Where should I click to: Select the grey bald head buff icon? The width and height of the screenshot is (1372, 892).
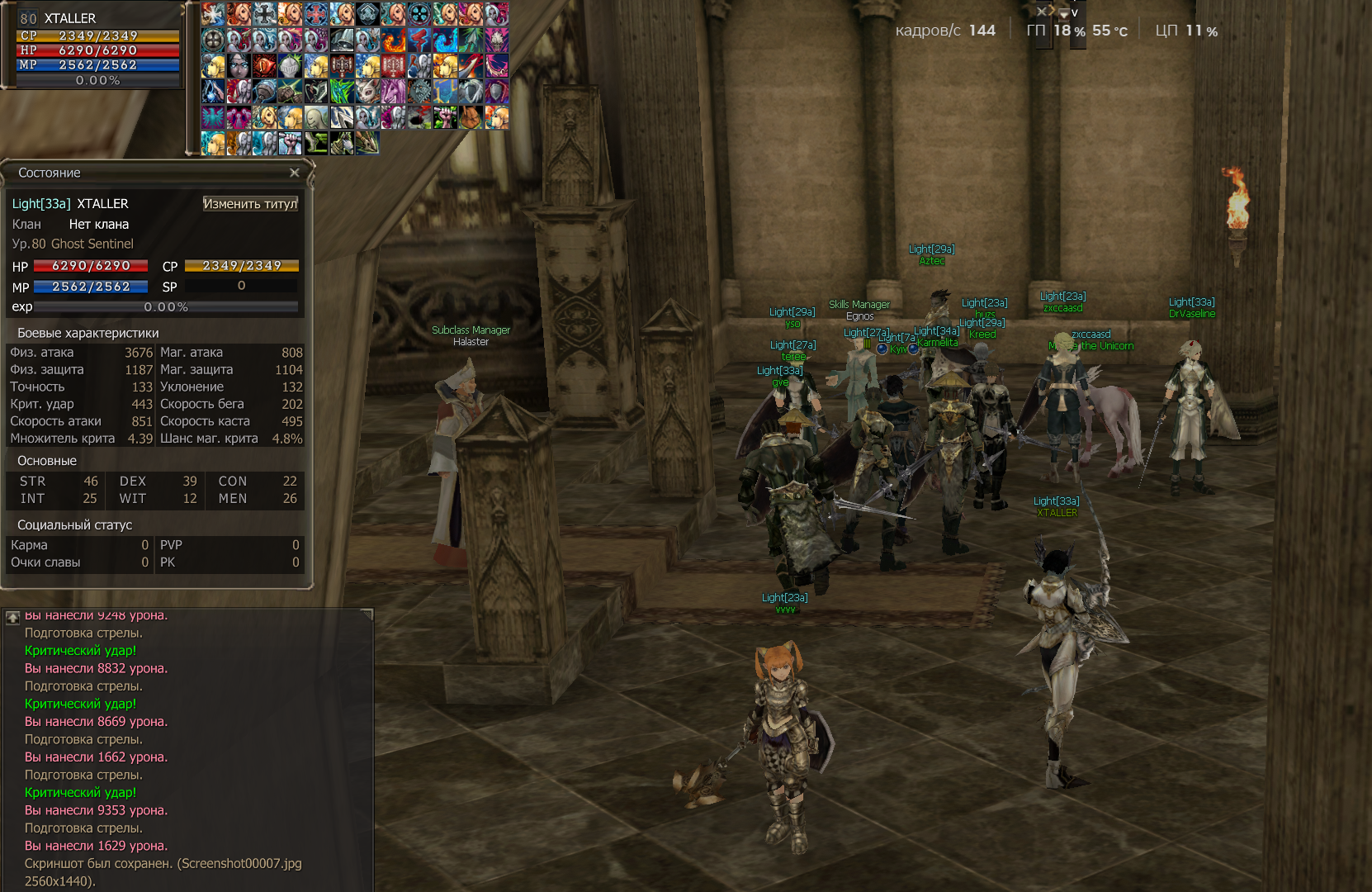(x=315, y=117)
